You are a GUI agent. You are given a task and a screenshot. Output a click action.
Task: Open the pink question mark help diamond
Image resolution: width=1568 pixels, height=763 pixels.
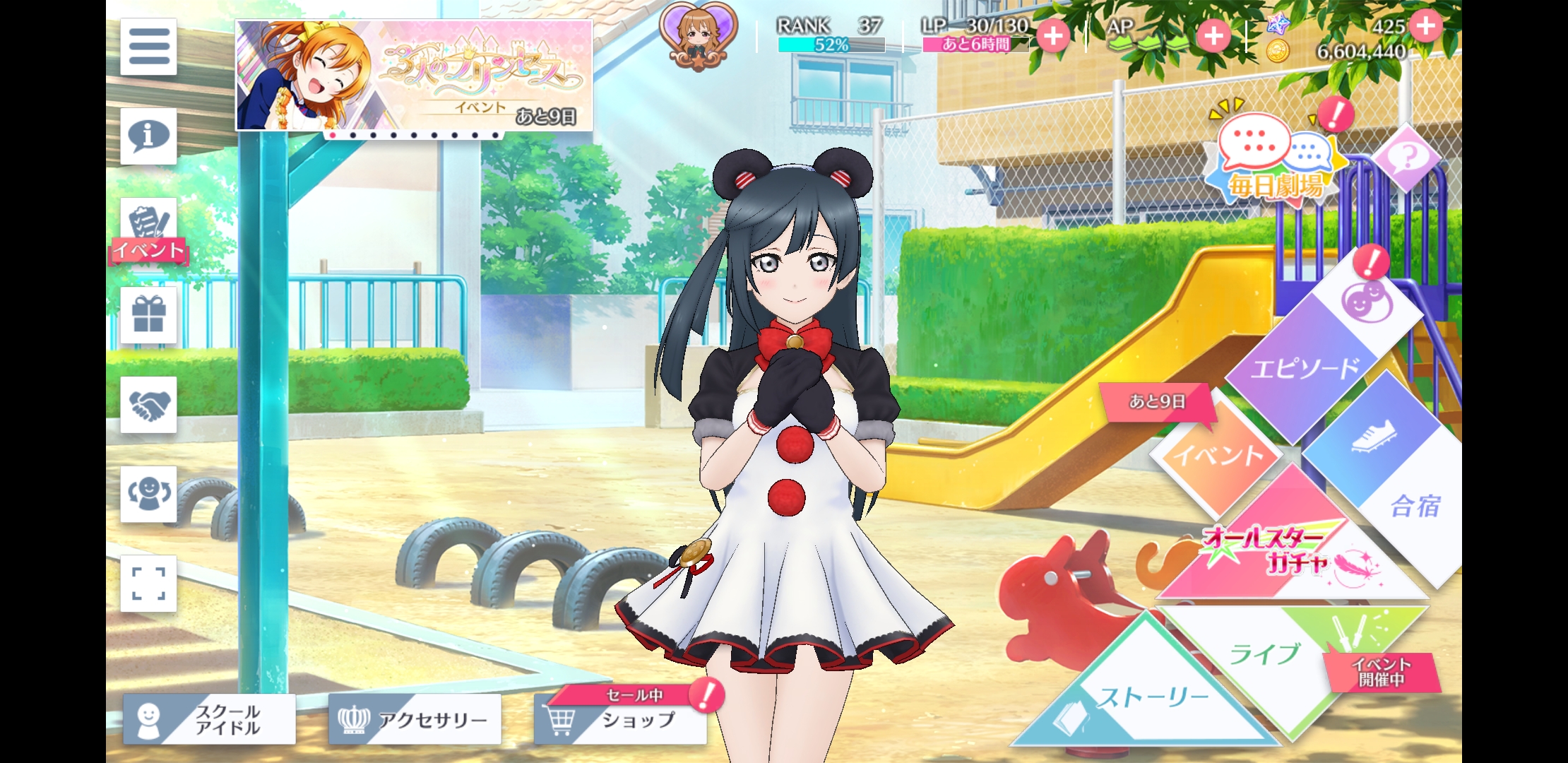(x=1406, y=157)
